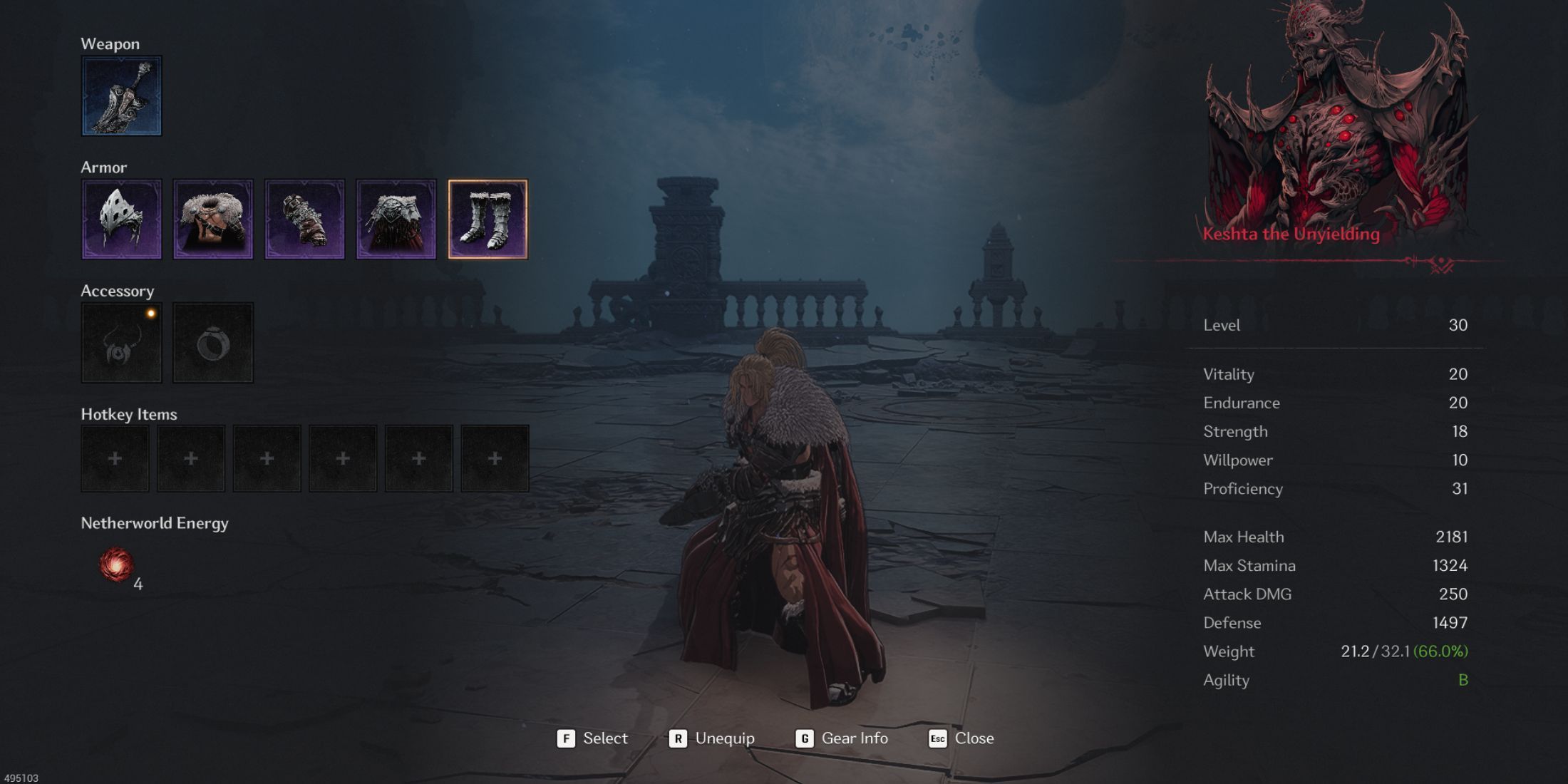1568x784 pixels.
Task: Assign an item in the last hotkey slot
Action: pos(496,458)
